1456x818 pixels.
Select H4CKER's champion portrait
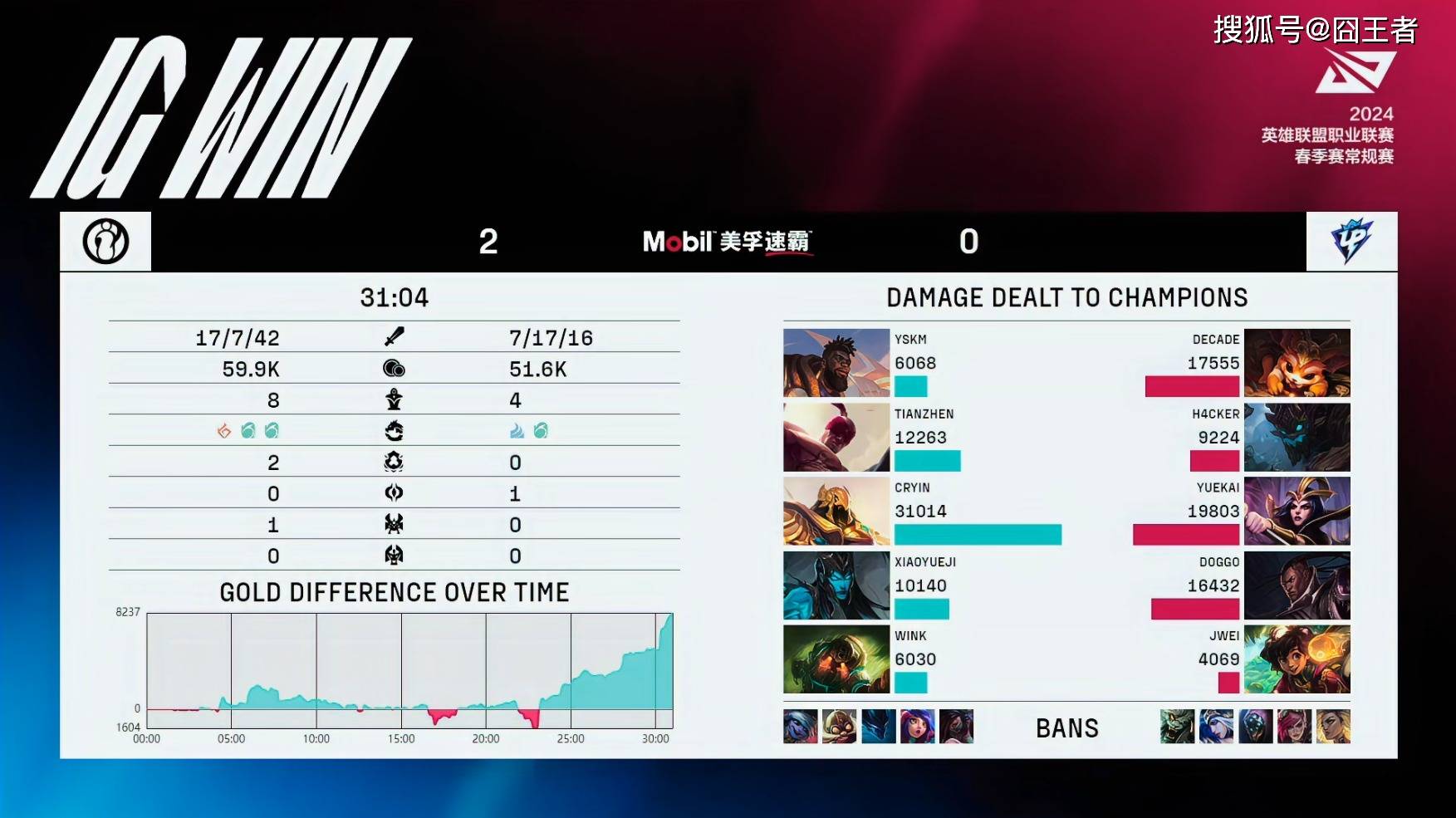(1297, 437)
